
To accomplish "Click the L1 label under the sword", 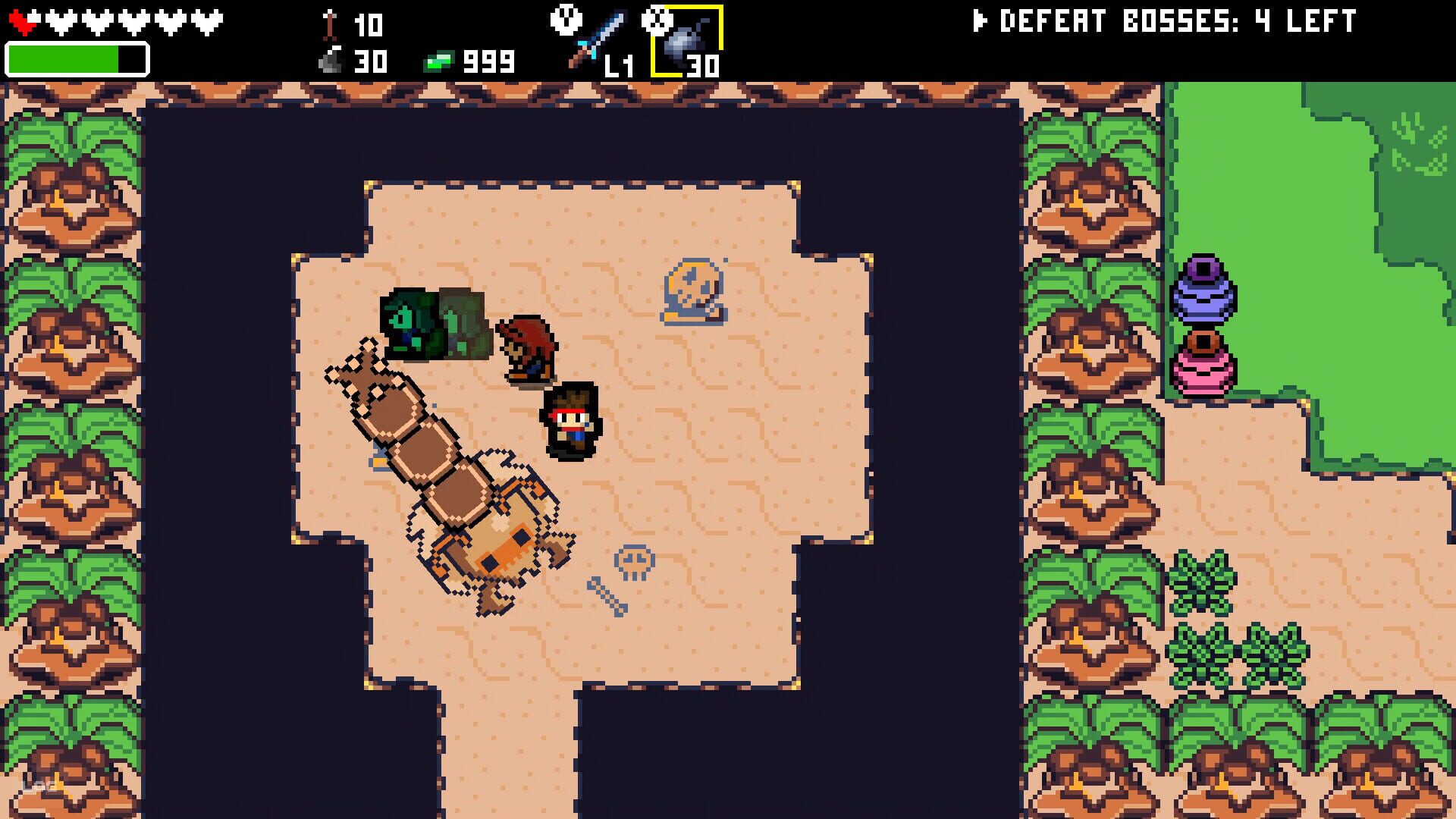I will point(614,67).
